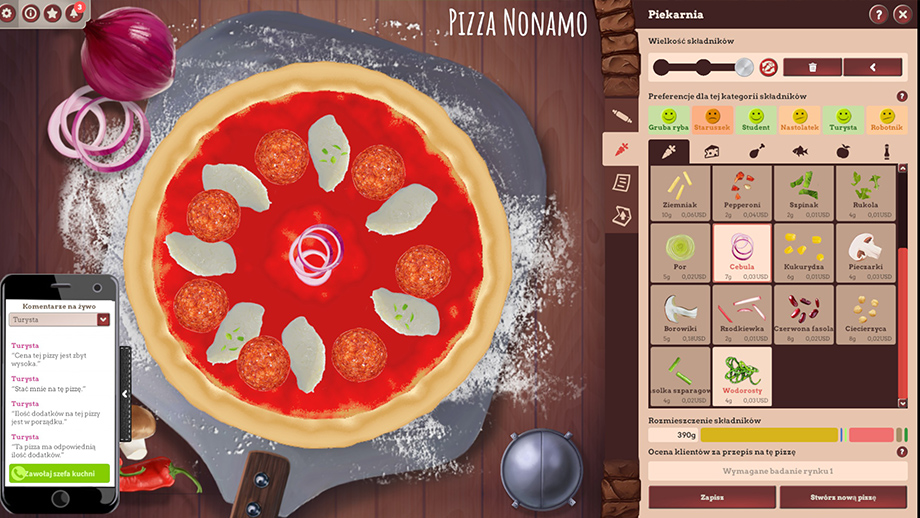This screenshot has width=920, height=518.
Task: Call the chef with the green button
Action: click(60, 473)
